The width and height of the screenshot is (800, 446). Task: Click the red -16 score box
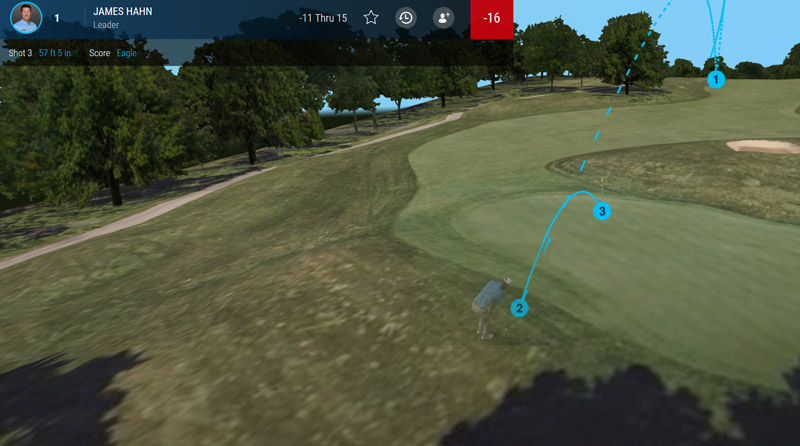click(x=492, y=19)
